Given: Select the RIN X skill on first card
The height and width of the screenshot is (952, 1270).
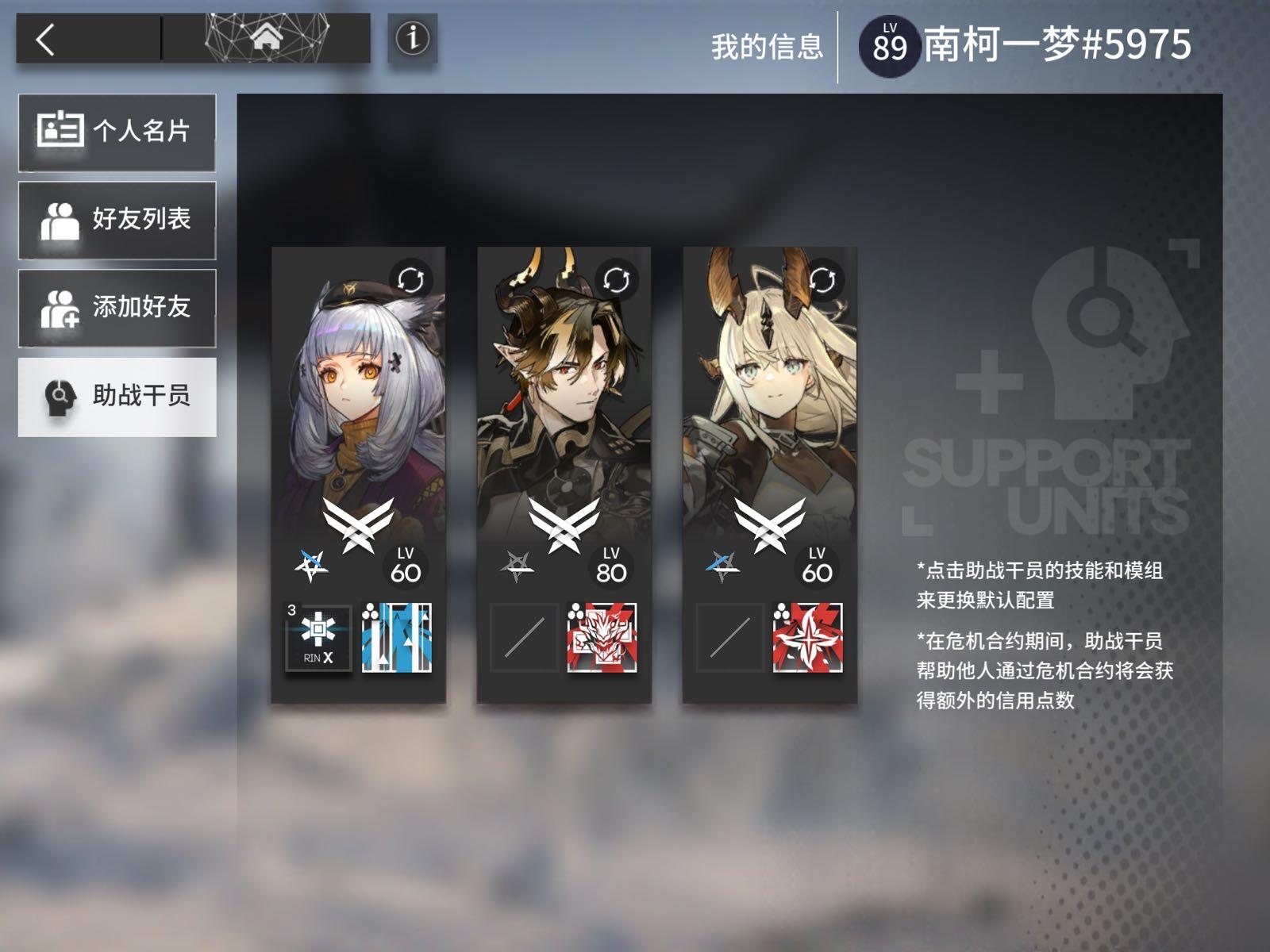Looking at the screenshot, I should [x=319, y=635].
